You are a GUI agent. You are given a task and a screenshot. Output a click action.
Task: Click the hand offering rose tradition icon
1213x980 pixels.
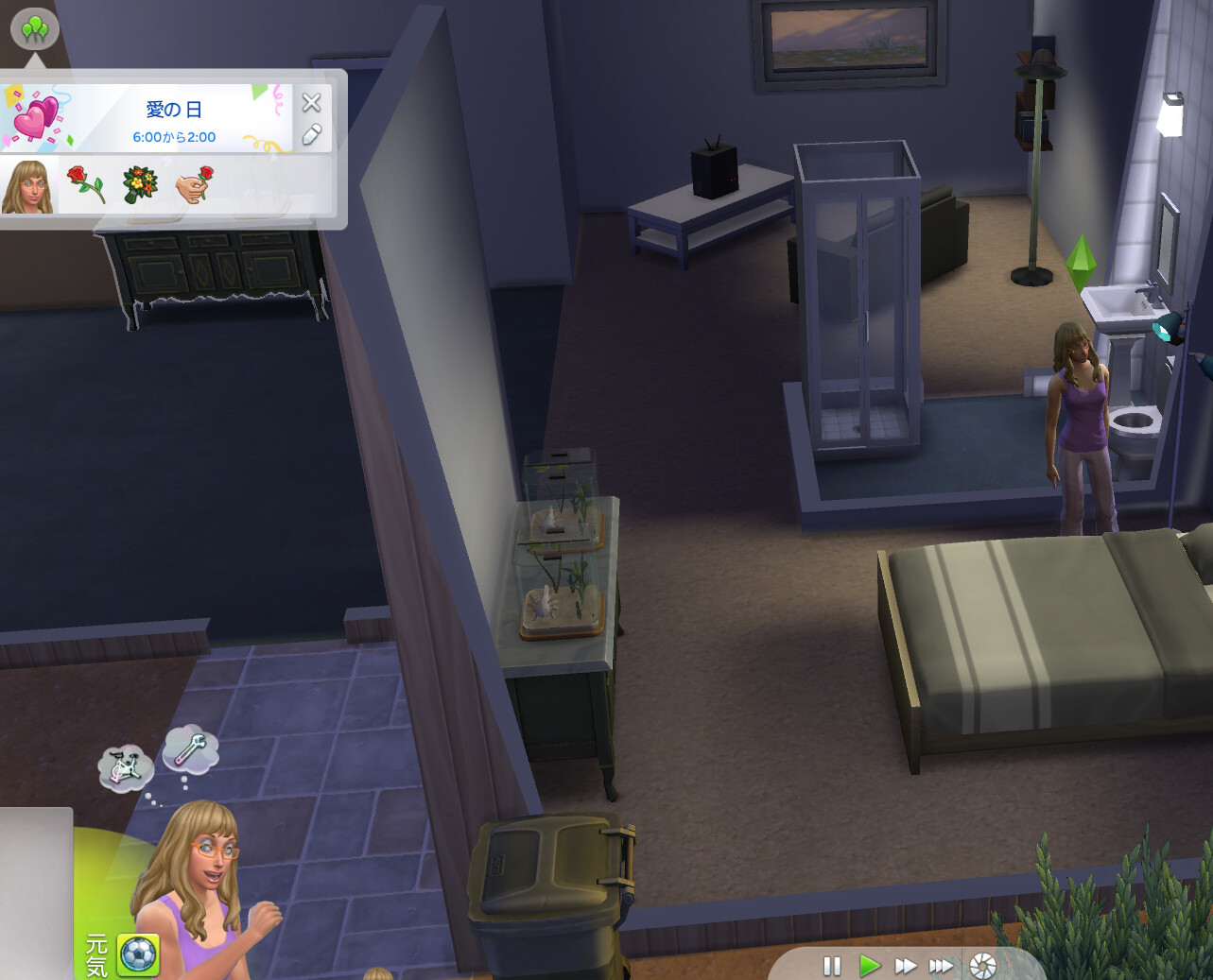pyautogui.click(x=195, y=185)
